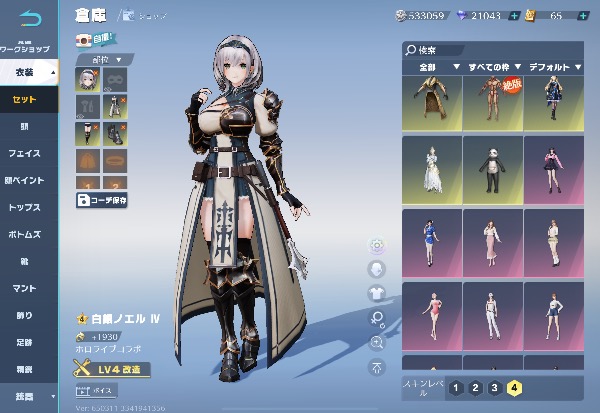Open the すべての枠 dropdown
Viewport: 600px width, 413px height.
pos(490,68)
